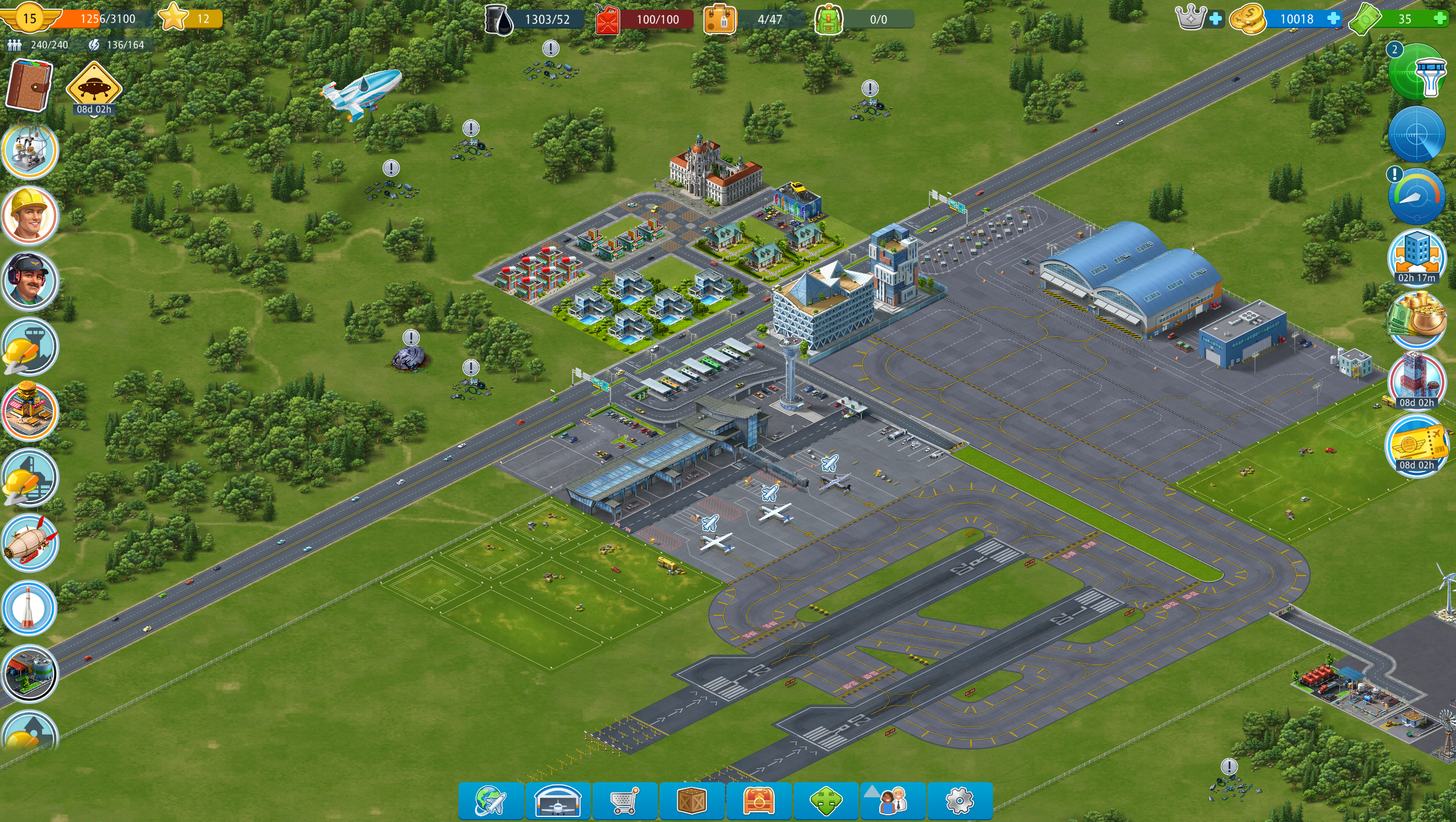This screenshot has width=1456, height=822.
Task: Open the red airship quest icon
Action: coord(29,543)
